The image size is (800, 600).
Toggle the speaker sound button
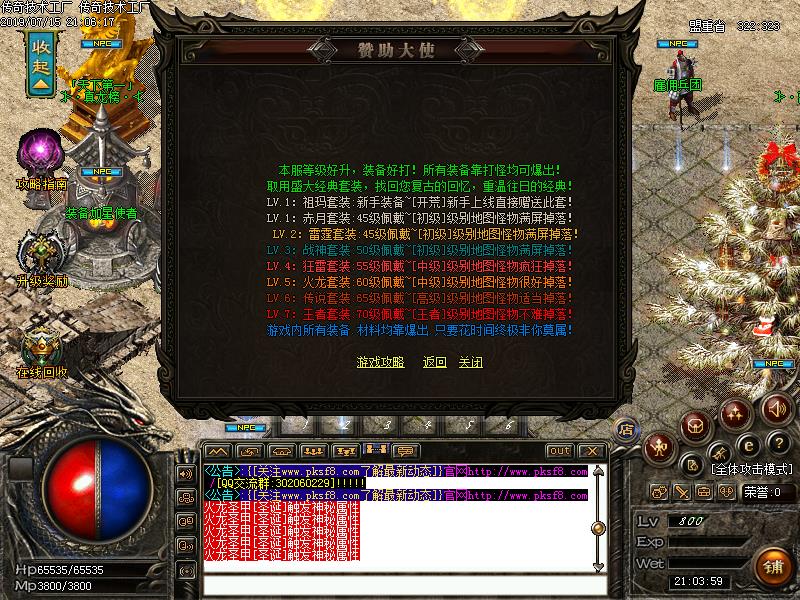pyautogui.click(x=775, y=409)
